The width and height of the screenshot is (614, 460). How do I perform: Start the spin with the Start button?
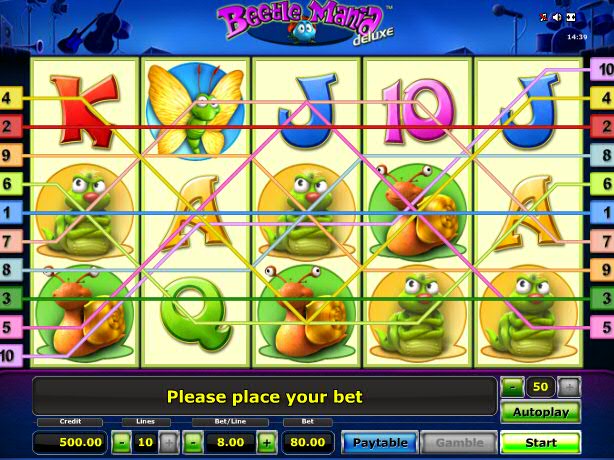click(x=540, y=442)
